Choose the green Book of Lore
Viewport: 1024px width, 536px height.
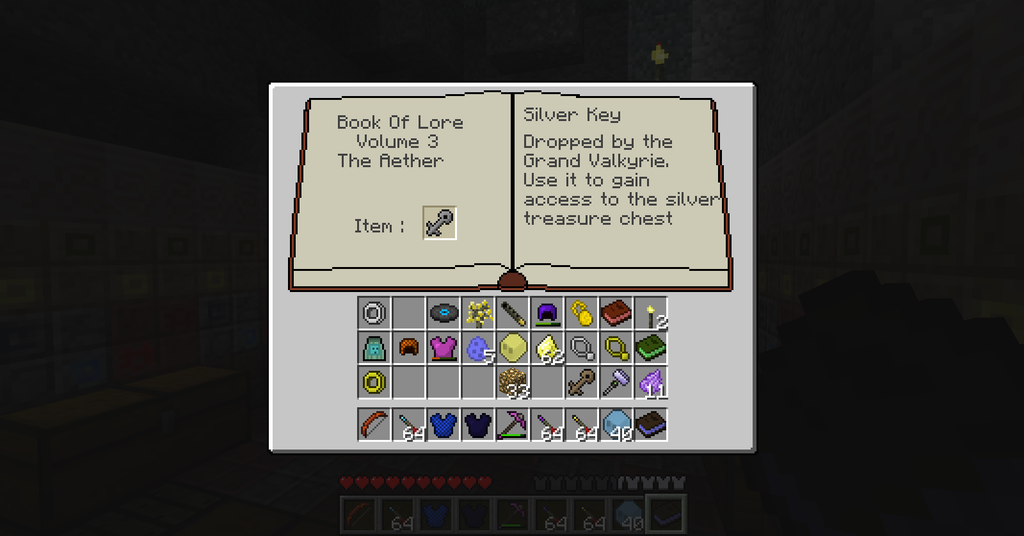[651, 347]
